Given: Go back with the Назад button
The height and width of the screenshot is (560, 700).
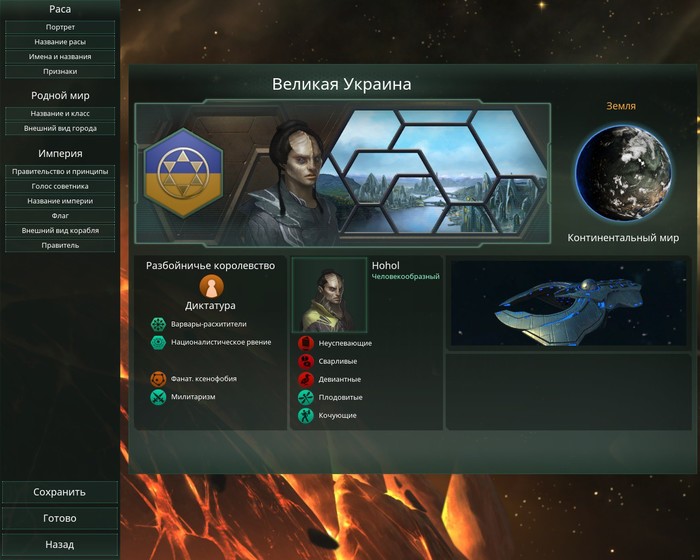Looking at the screenshot, I should [x=60, y=545].
